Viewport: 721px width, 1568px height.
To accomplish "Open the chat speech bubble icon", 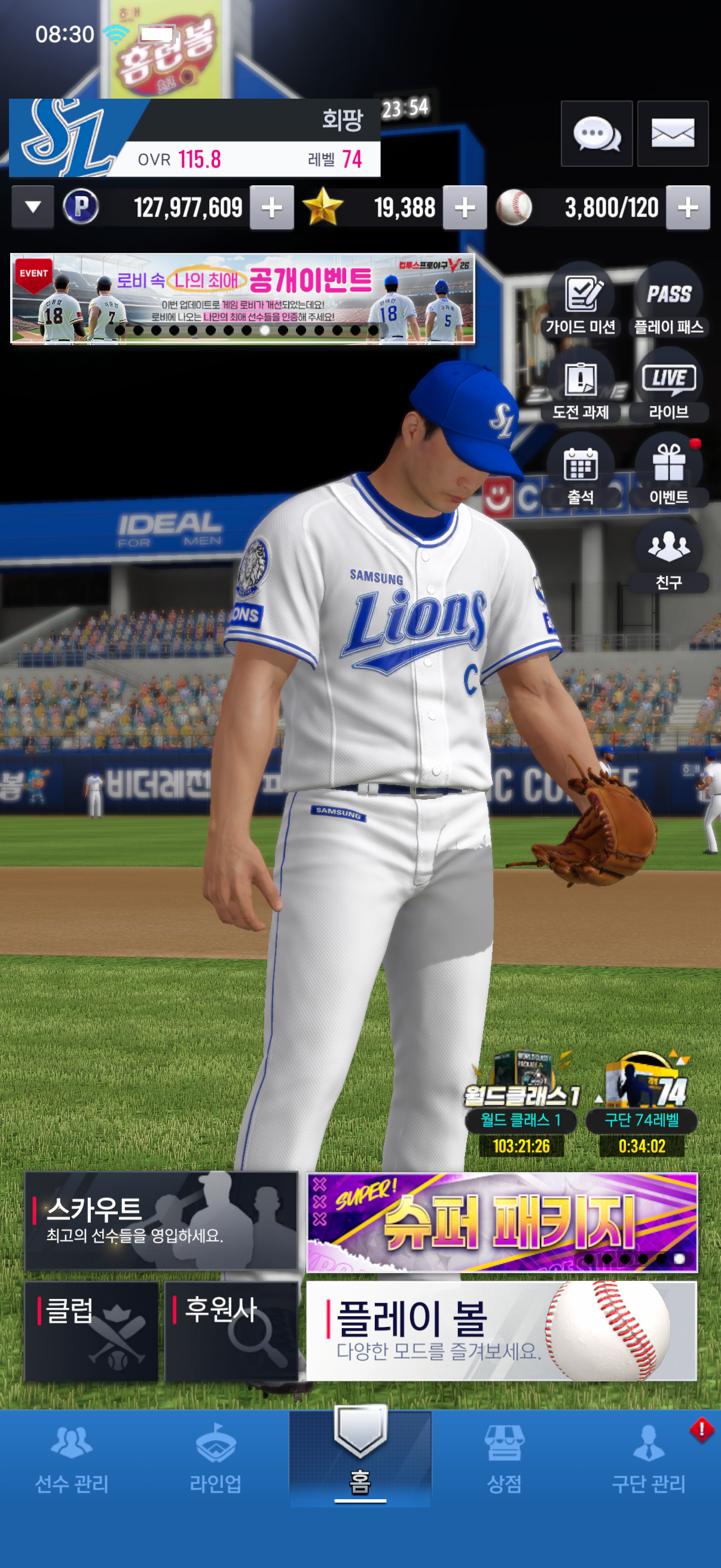I will tap(595, 133).
